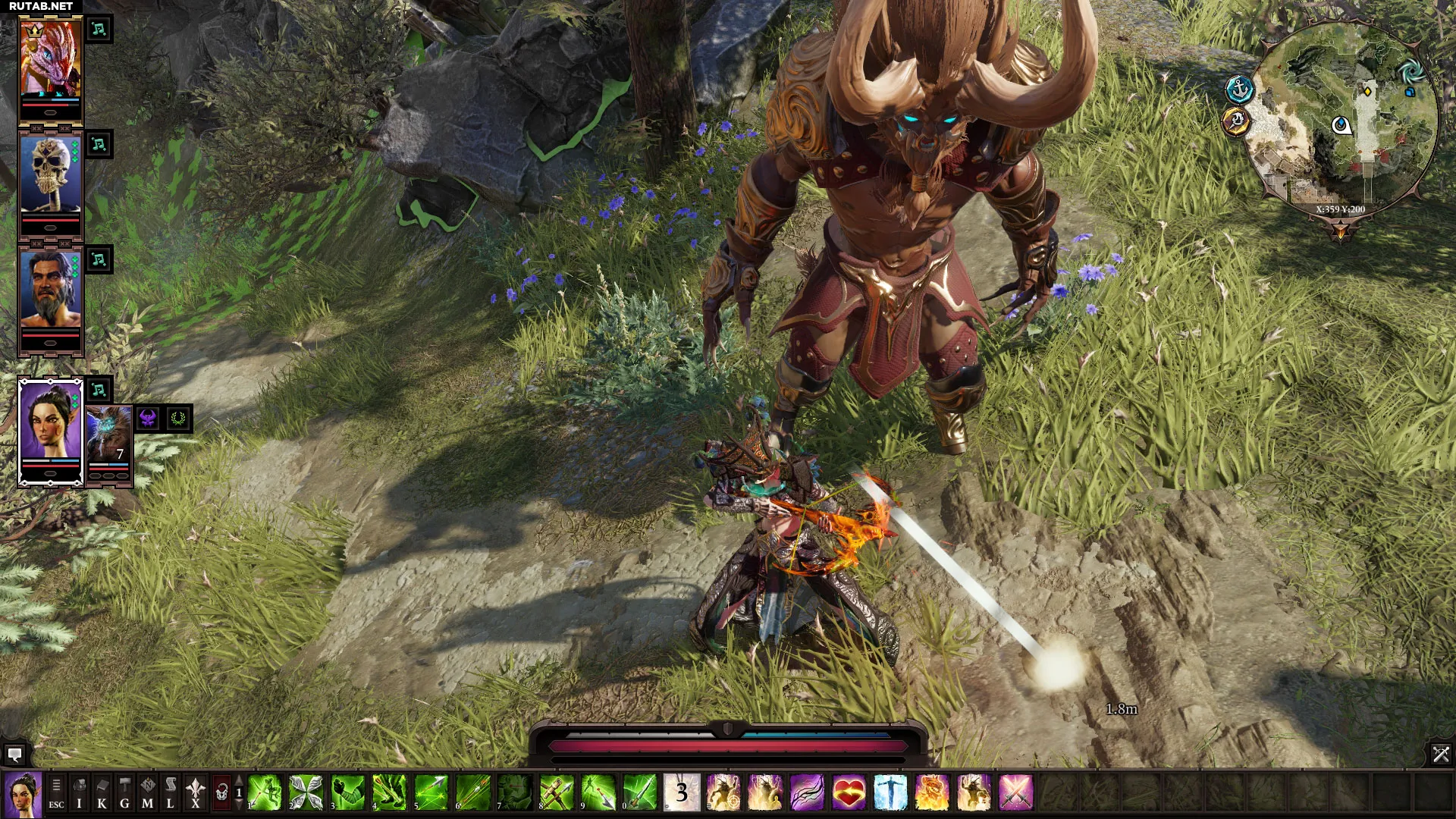Open the journal scroll L button
Image resolution: width=1456 pixels, height=819 pixels.
coord(170,793)
